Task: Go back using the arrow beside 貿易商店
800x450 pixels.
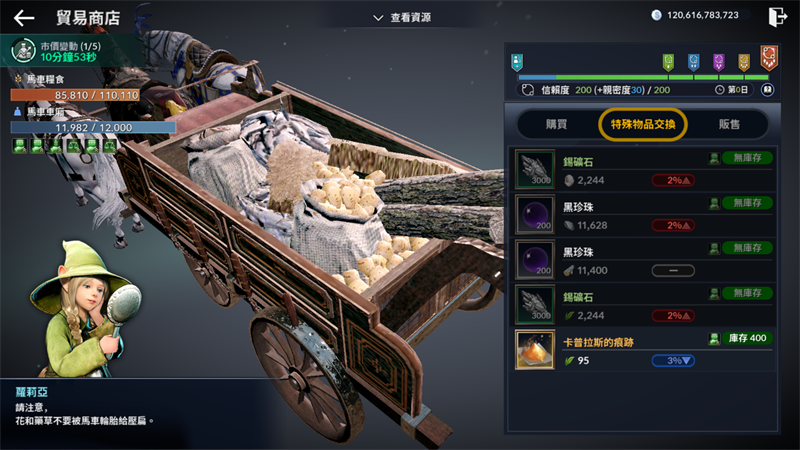Action: tap(23, 17)
